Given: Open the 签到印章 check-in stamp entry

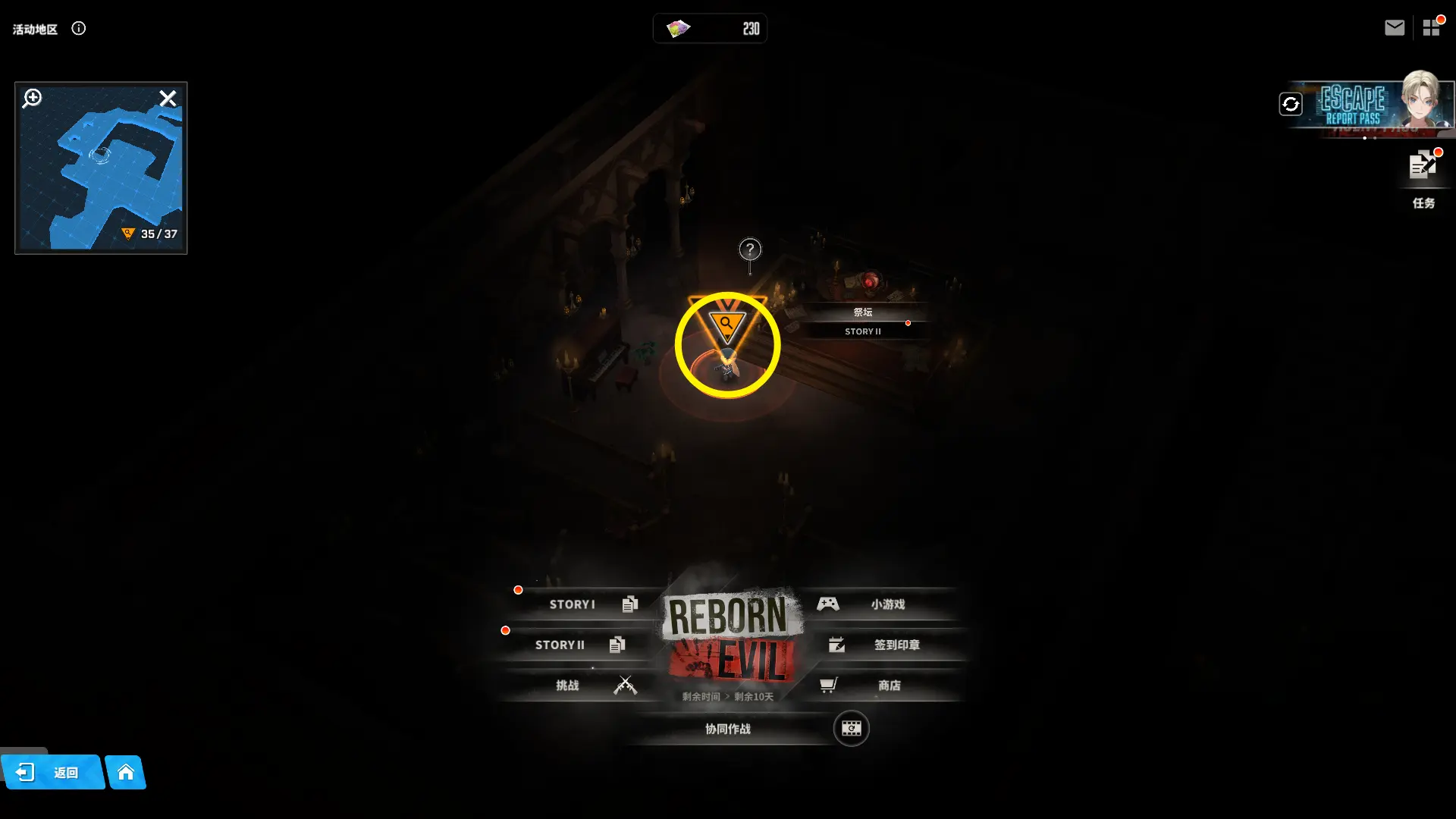Looking at the screenshot, I should coord(887,645).
